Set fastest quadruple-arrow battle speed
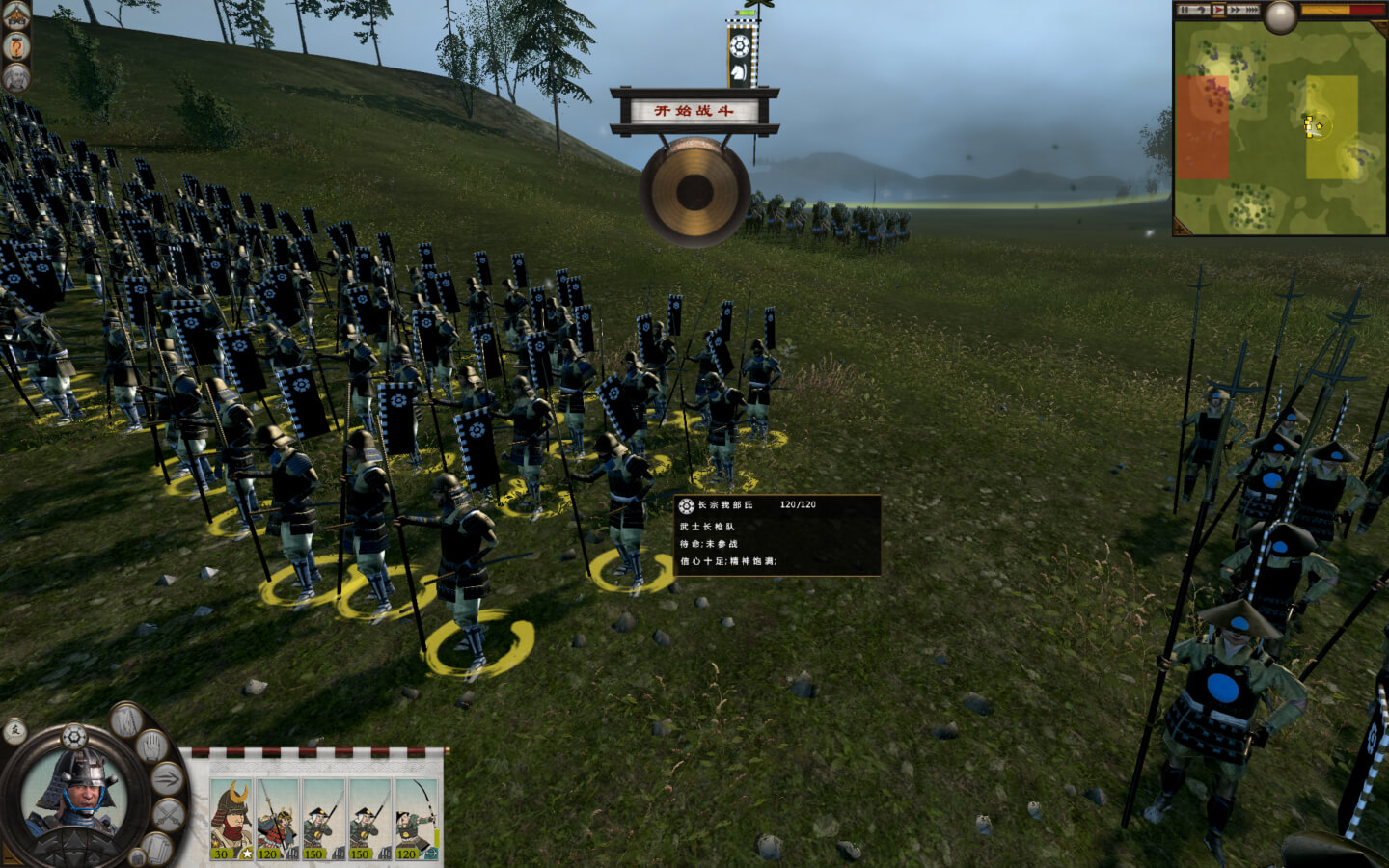Screen dimensions: 1389x868 coord(1253,10)
